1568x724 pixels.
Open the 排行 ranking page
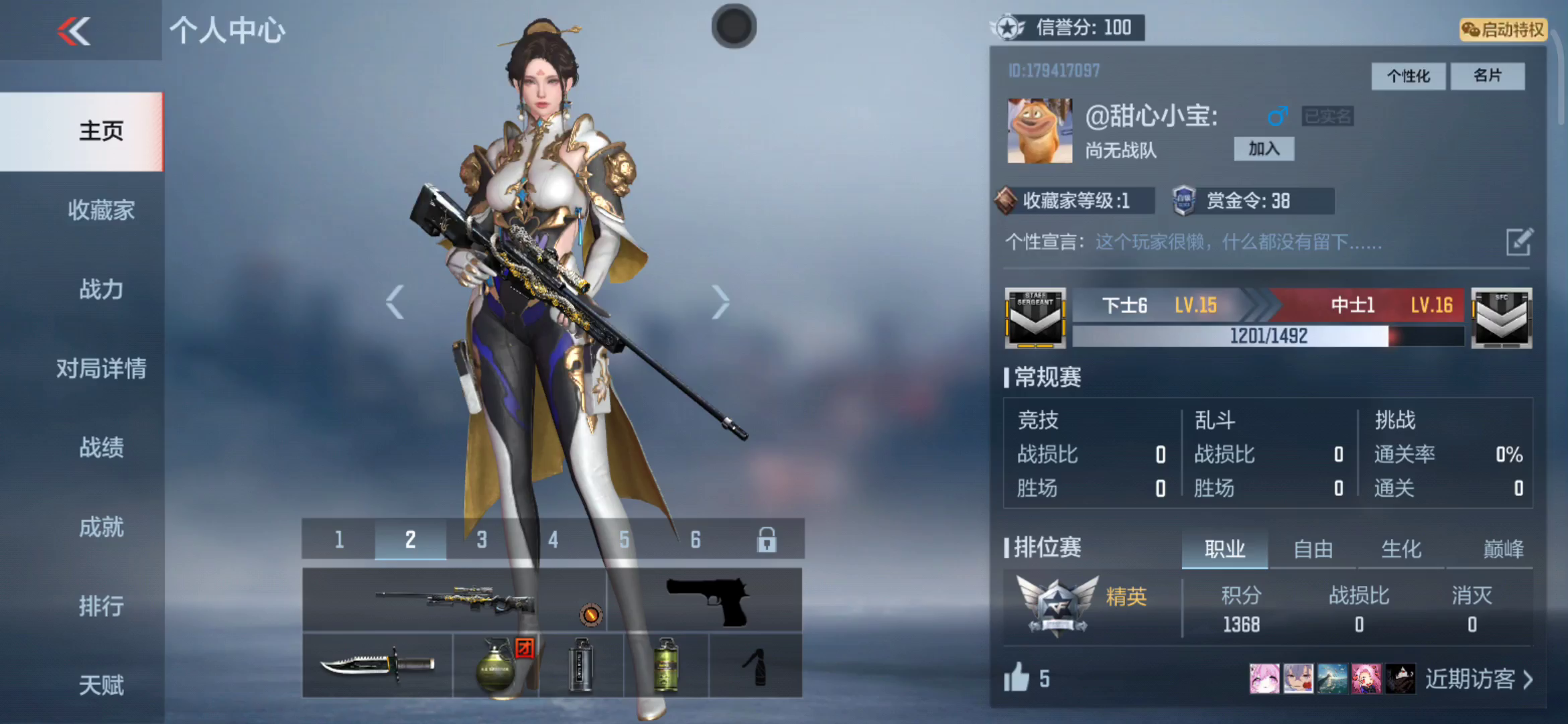pos(101,606)
